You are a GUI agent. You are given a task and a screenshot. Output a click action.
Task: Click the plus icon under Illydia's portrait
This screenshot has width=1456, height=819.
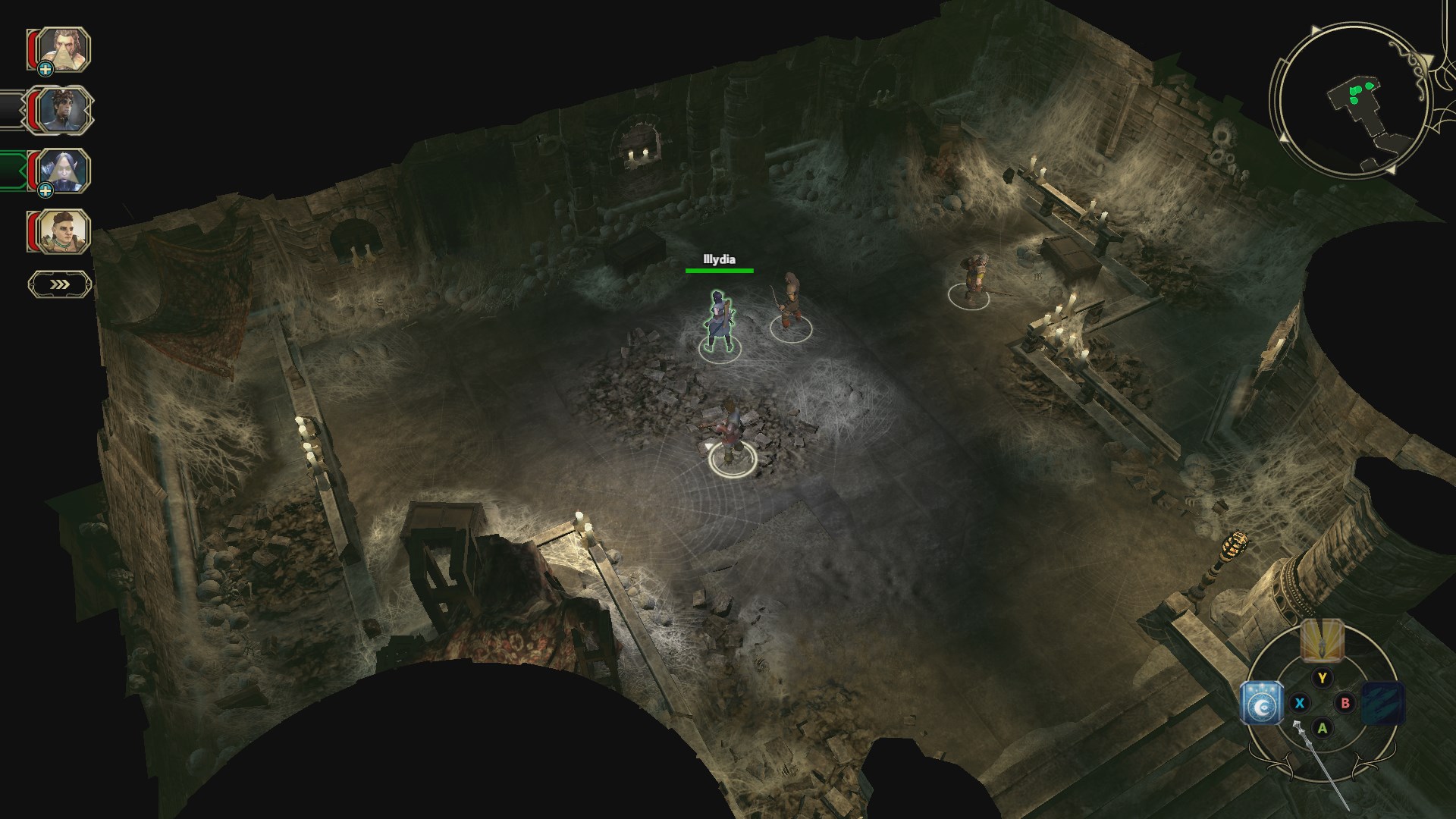[x=44, y=190]
